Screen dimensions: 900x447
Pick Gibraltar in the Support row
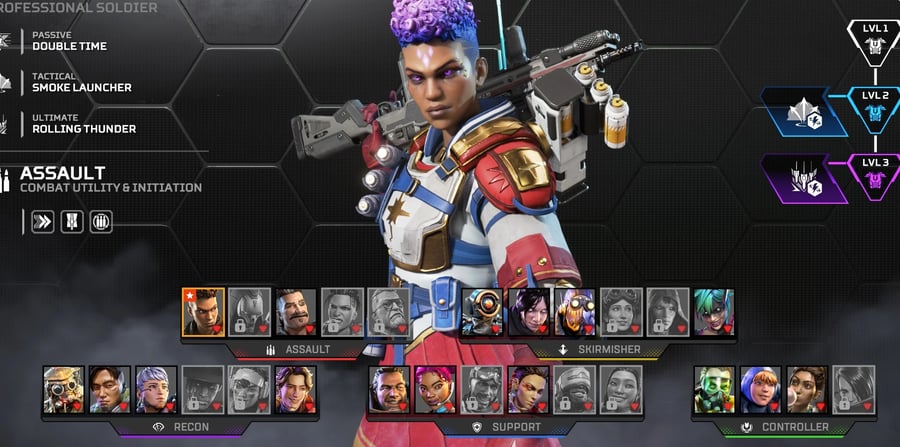click(388, 390)
